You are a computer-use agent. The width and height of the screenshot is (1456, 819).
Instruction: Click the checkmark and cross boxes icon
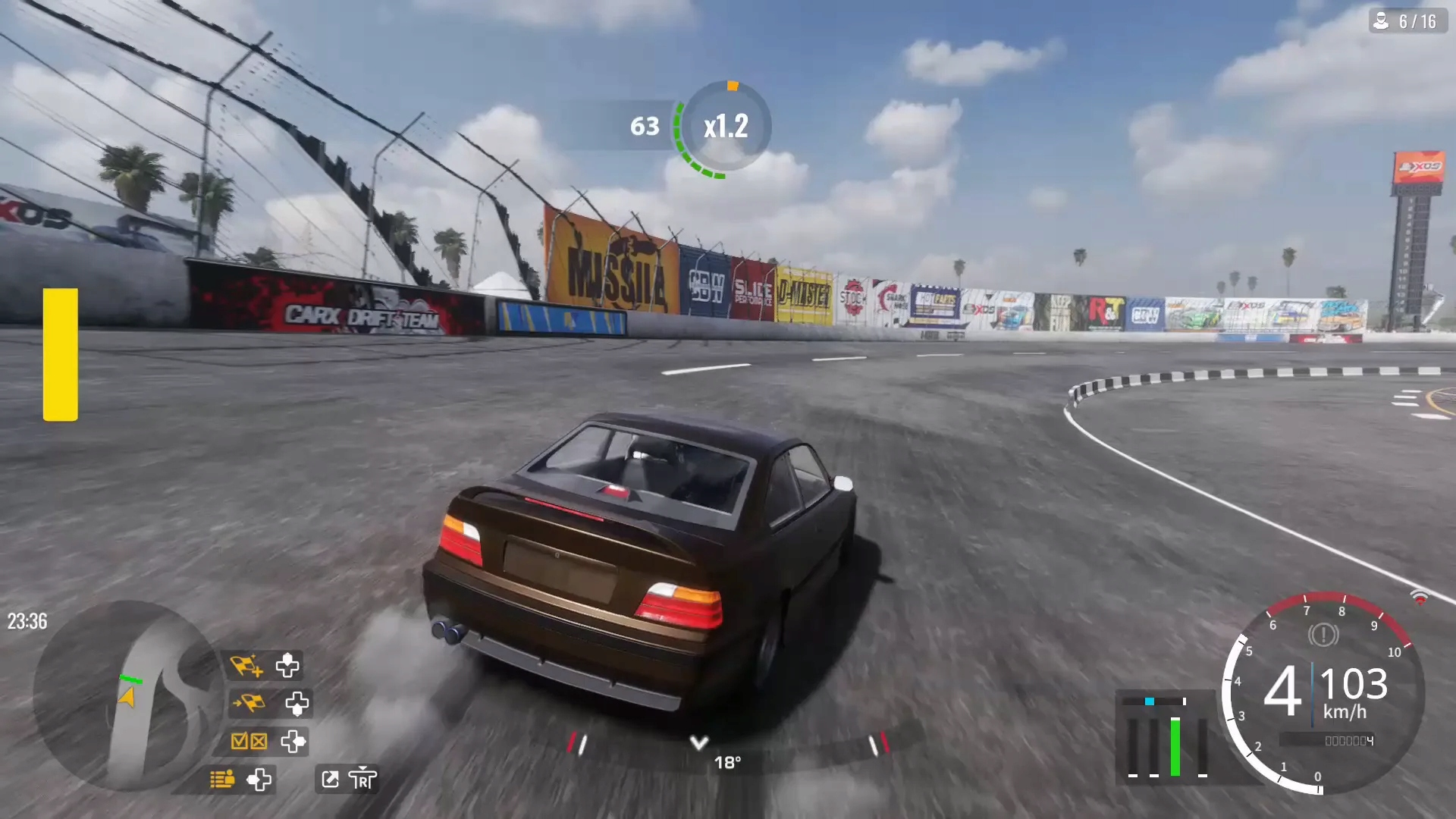249,741
